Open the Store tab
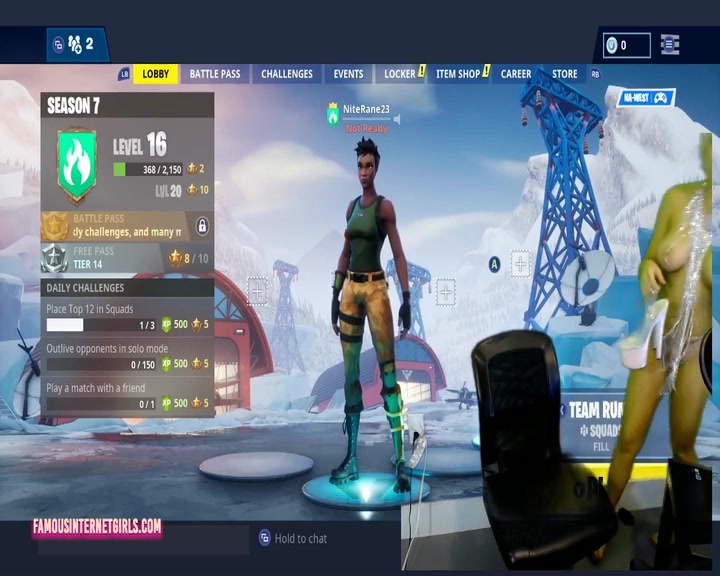The height and width of the screenshot is (576, 720). tap(565, 74)
